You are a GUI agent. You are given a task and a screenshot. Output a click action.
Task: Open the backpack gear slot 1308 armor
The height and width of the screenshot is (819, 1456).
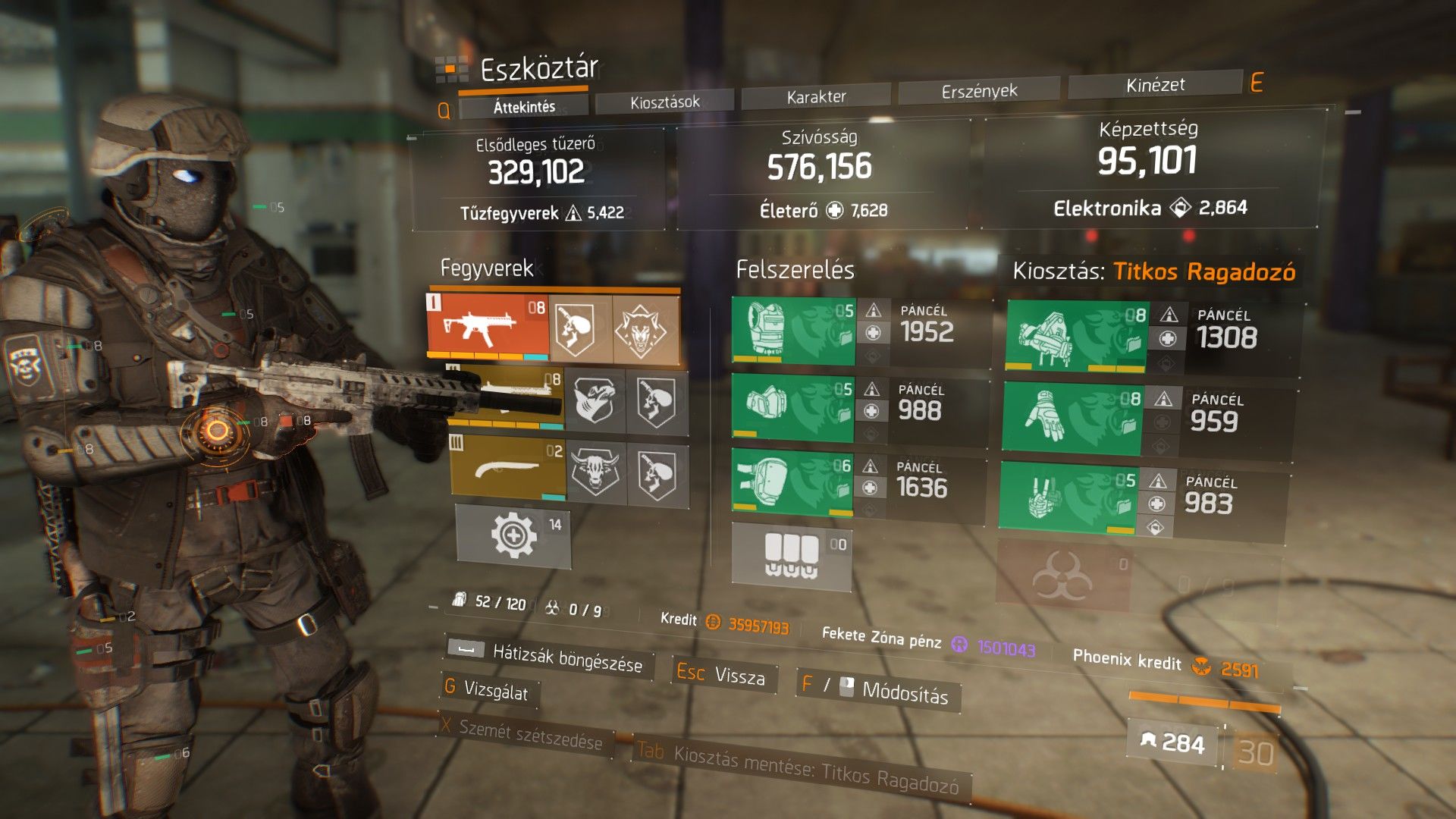pos(1077,335)
